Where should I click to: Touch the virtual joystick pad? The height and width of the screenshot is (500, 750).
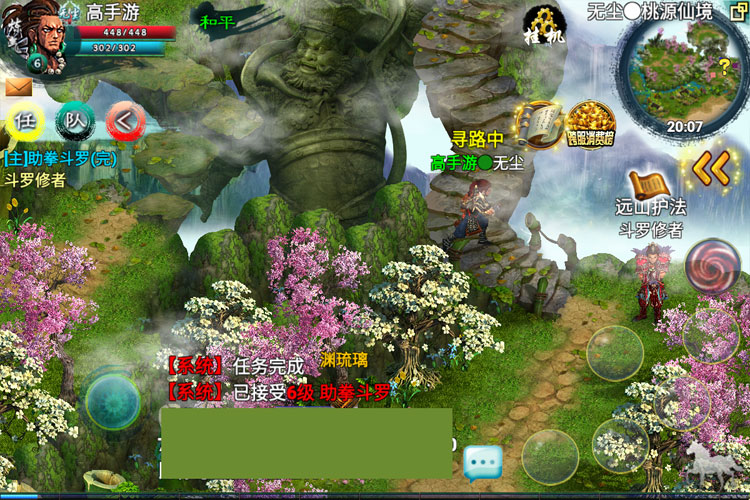coord(112,400)
